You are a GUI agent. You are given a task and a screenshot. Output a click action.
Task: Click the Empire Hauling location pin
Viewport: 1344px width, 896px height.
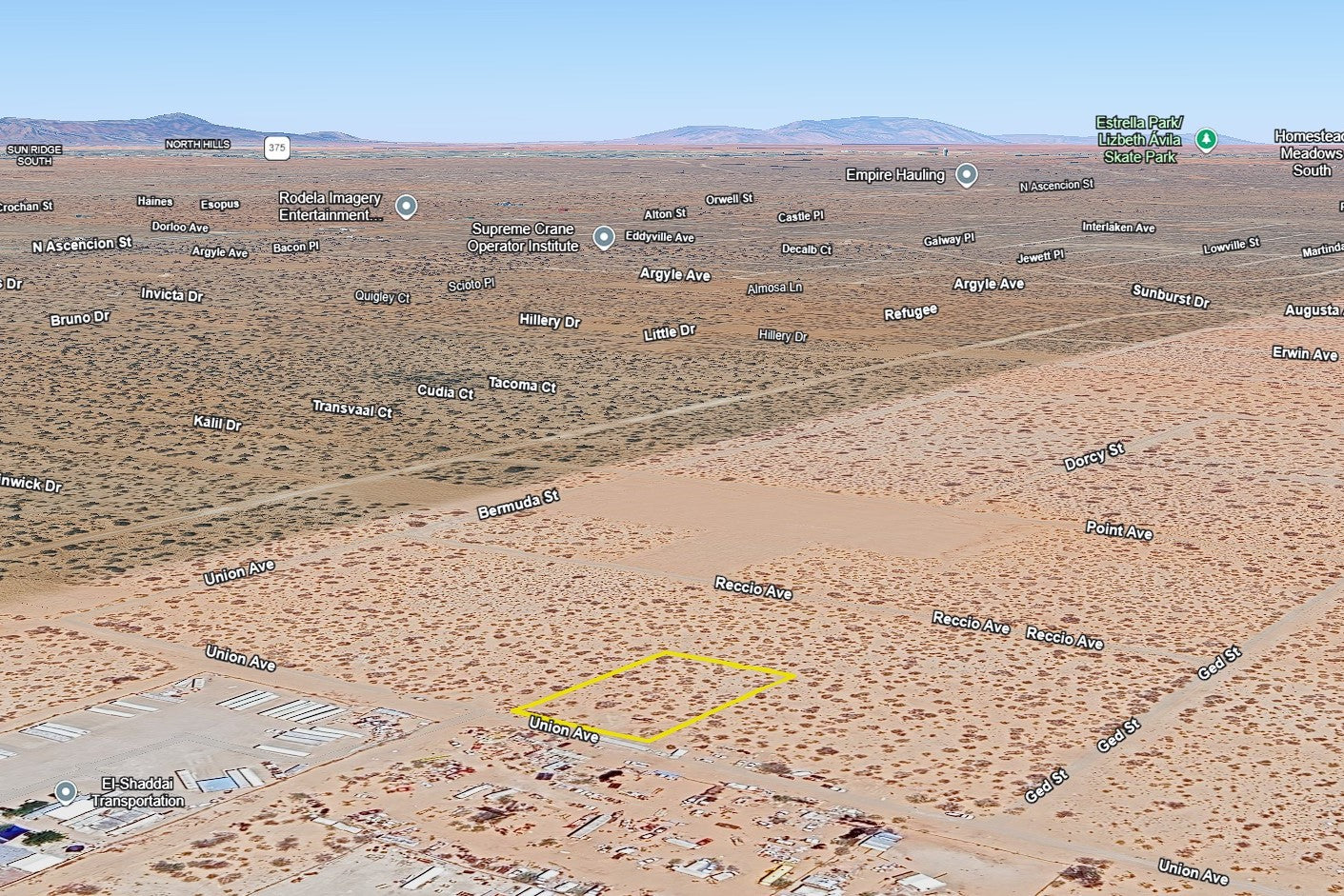[967, 175]
